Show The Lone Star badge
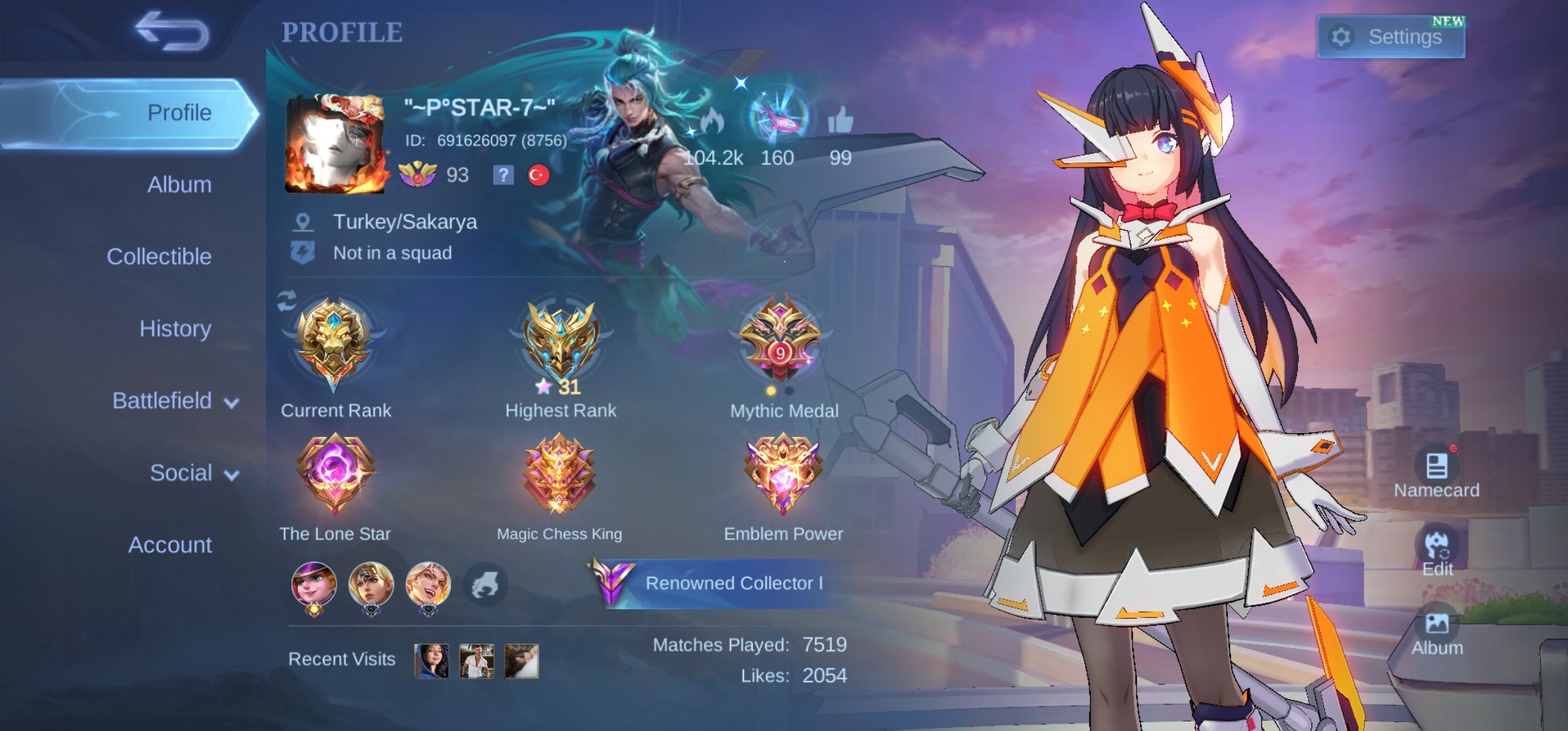This screenshot has height=731, width=1568. pyautogui.click(x=334, y=474)
